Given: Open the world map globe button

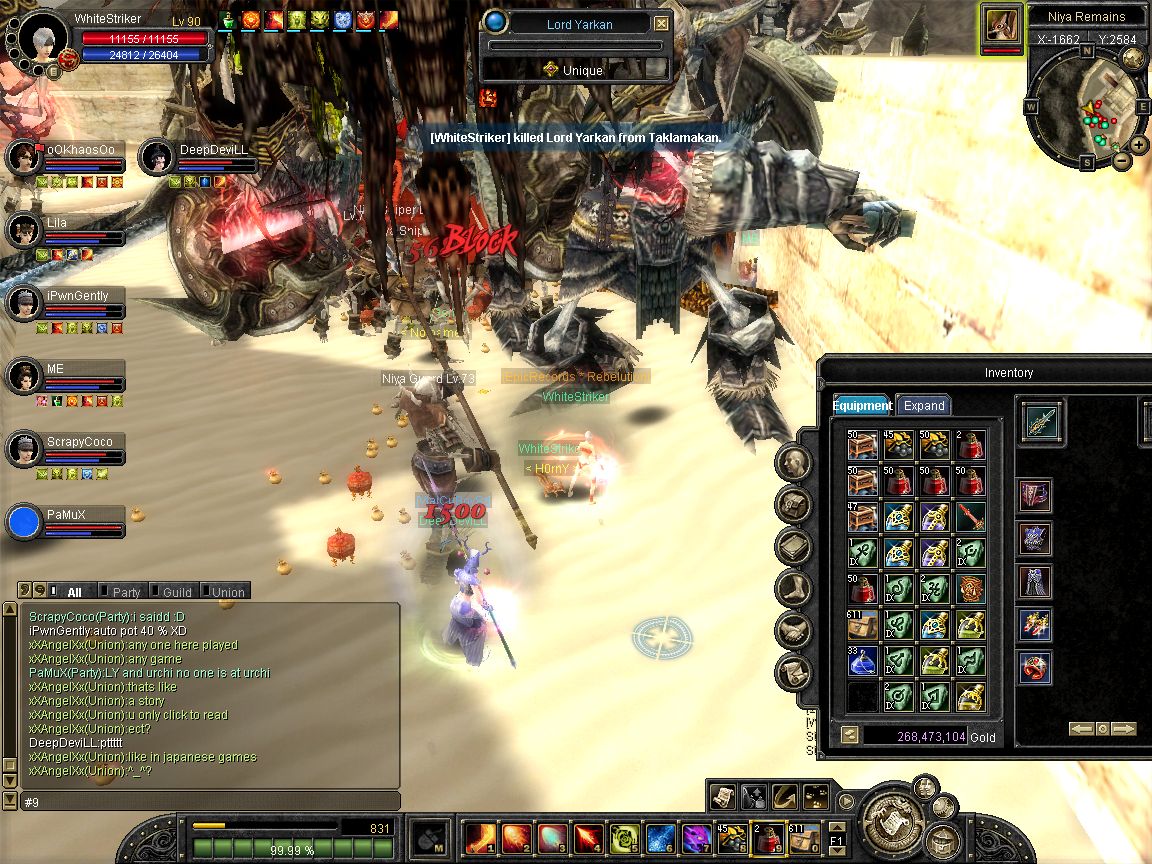Looking at the screenshot, I should point(1134,57).
